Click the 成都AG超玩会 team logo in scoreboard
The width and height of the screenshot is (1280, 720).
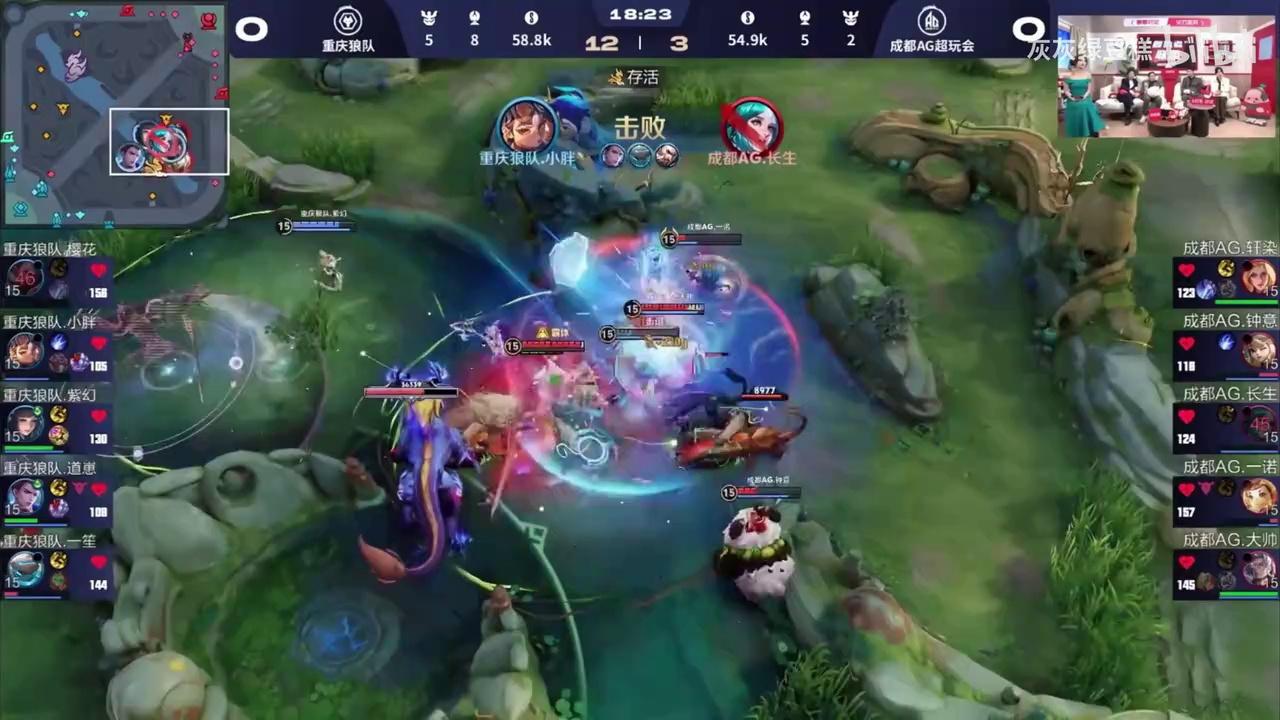click(x=932, y=20)
